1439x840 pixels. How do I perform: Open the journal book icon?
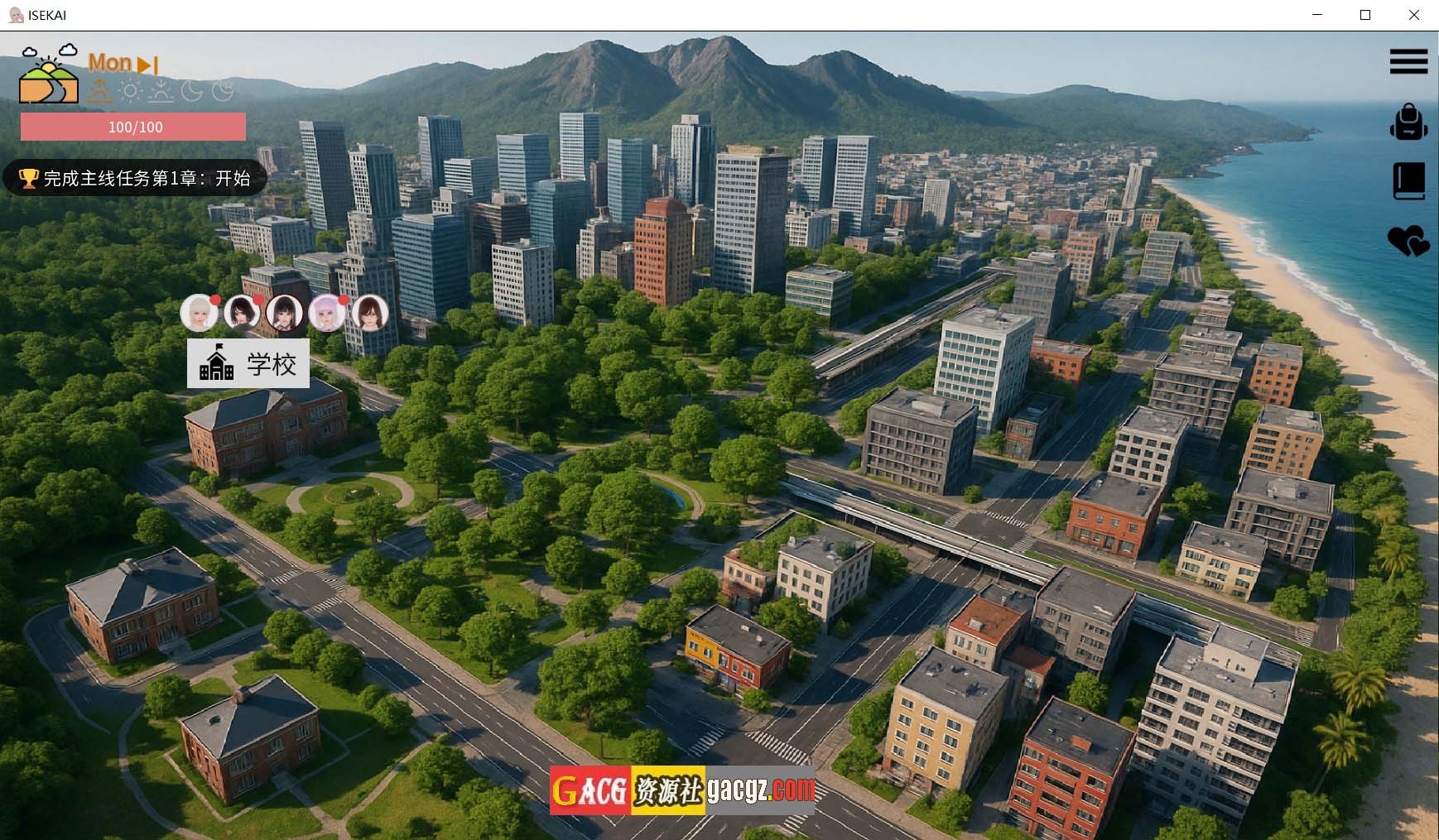click(x=1408, y=181)
